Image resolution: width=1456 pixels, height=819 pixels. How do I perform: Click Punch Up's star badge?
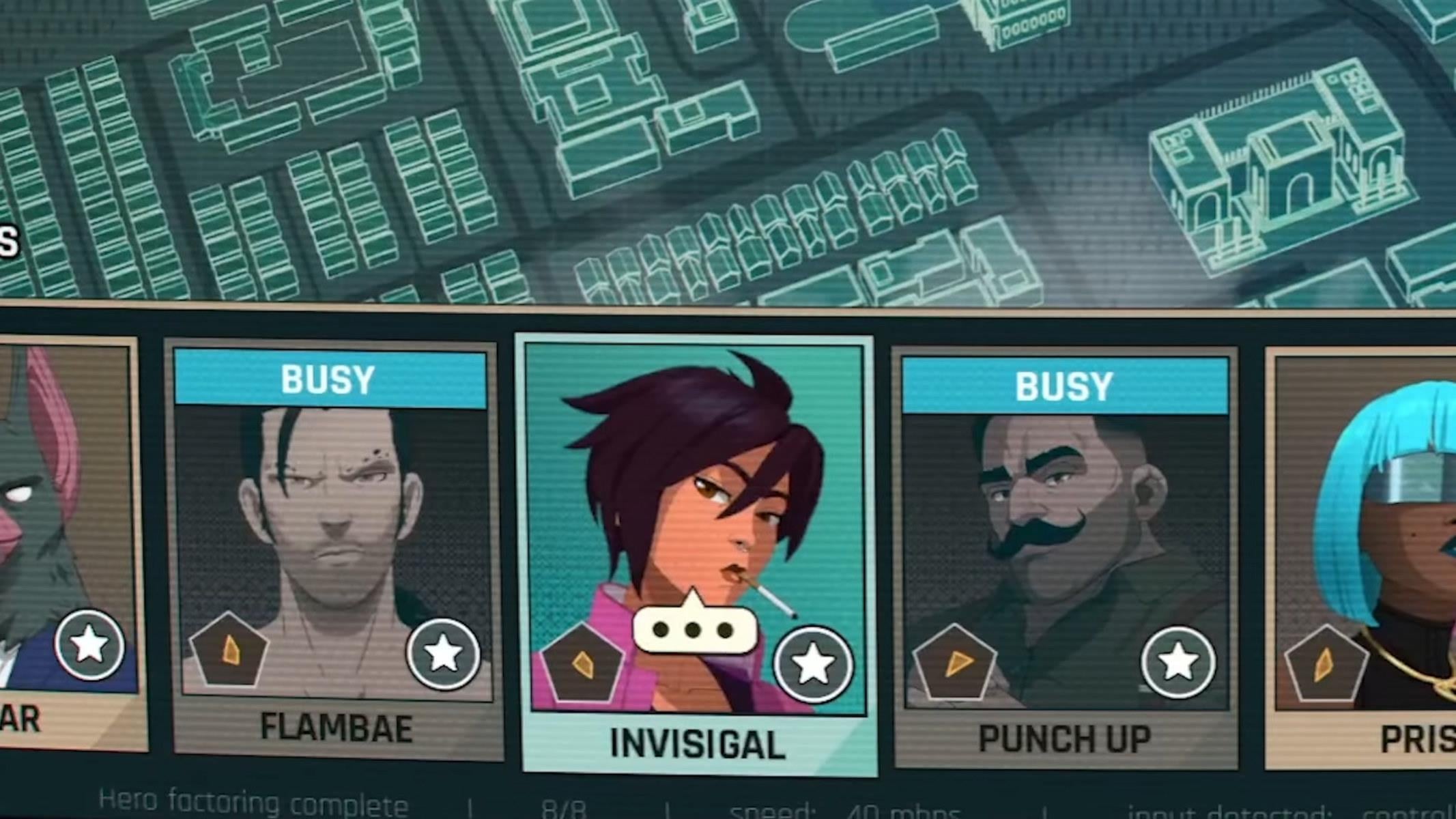click(x=1177, y=662)
